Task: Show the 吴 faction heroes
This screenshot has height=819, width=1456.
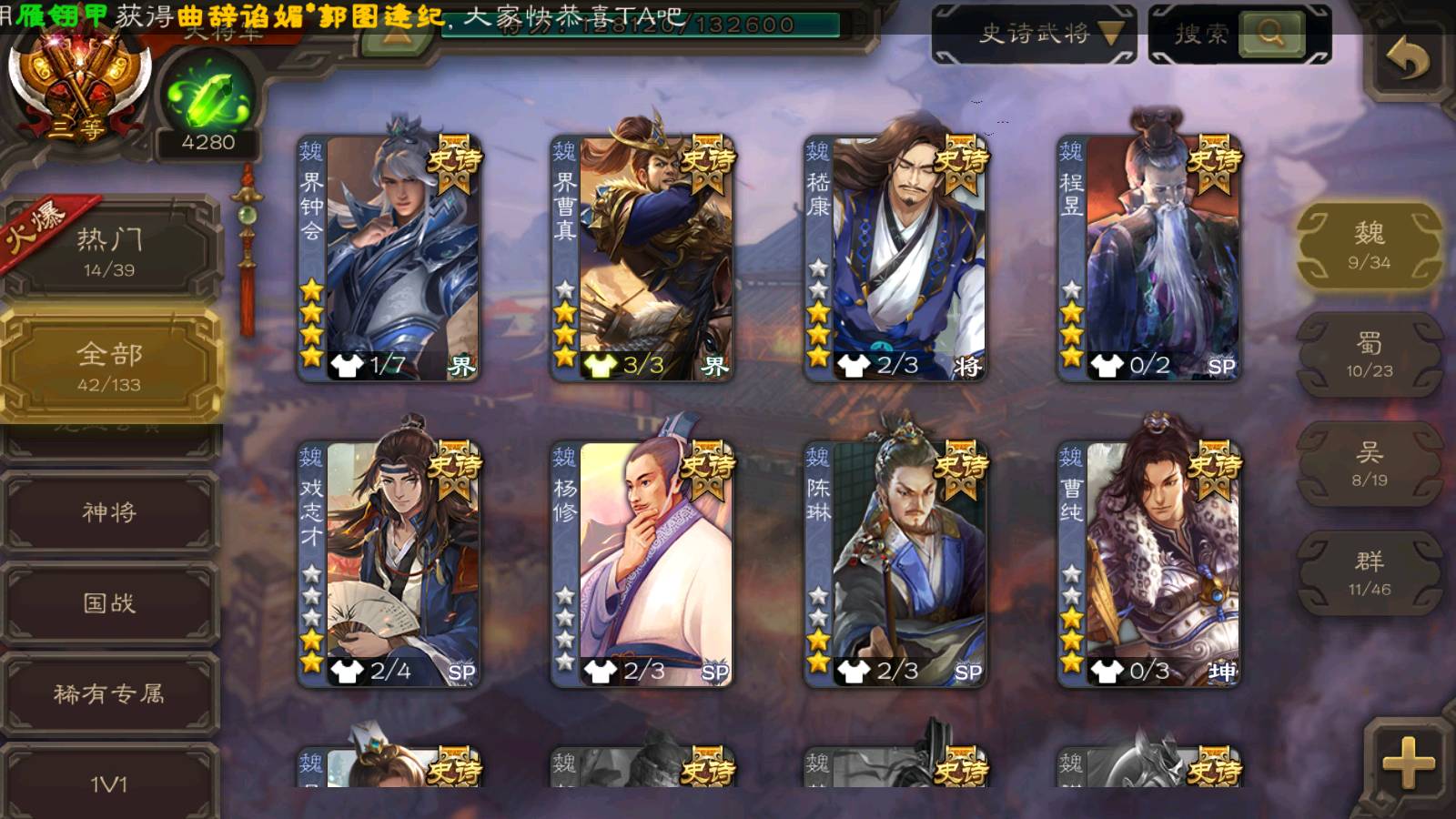Action: [x=1369, y=464]
